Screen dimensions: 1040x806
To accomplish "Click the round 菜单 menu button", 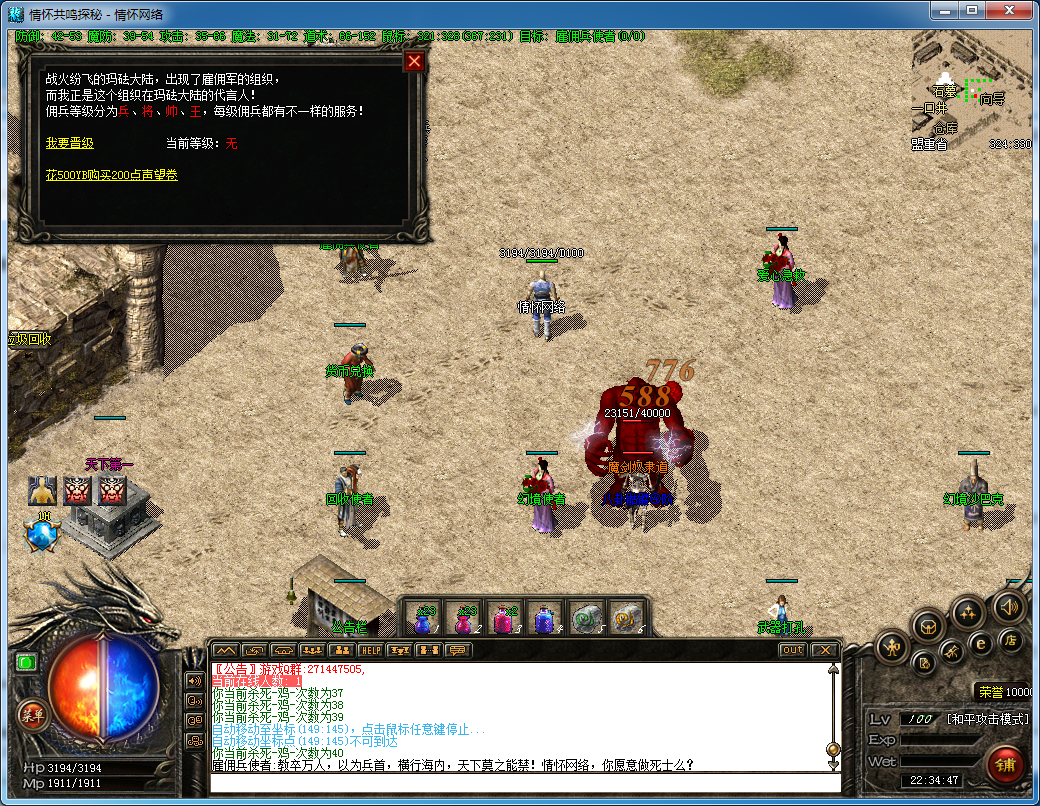I will (x=31, y=714).
